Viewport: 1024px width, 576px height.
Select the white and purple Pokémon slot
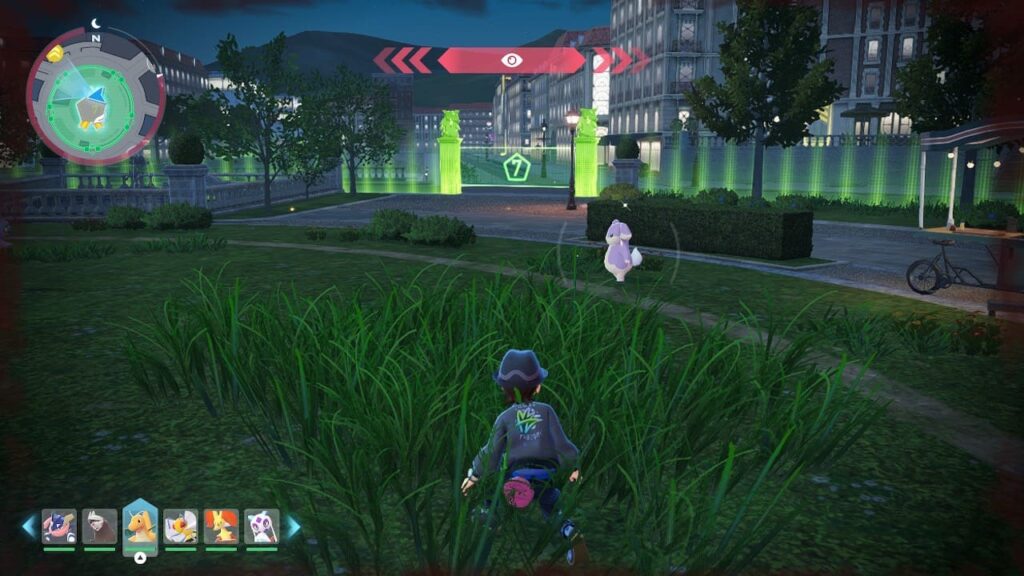[261, 526]
